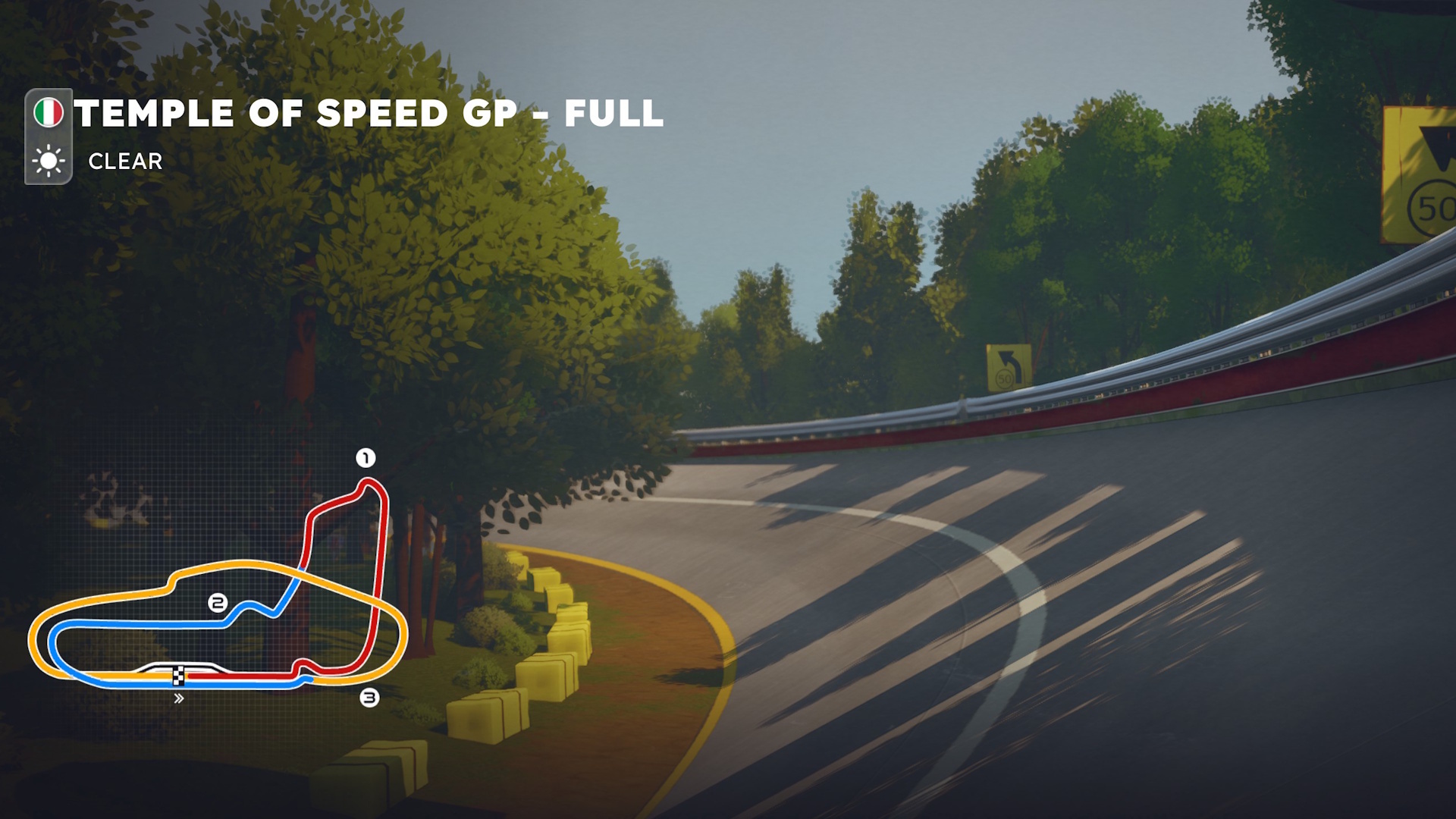Select the sector 2 marker on the track map
The width and height of the screenshot is (1456, 819).
click(x=218, y=603)
